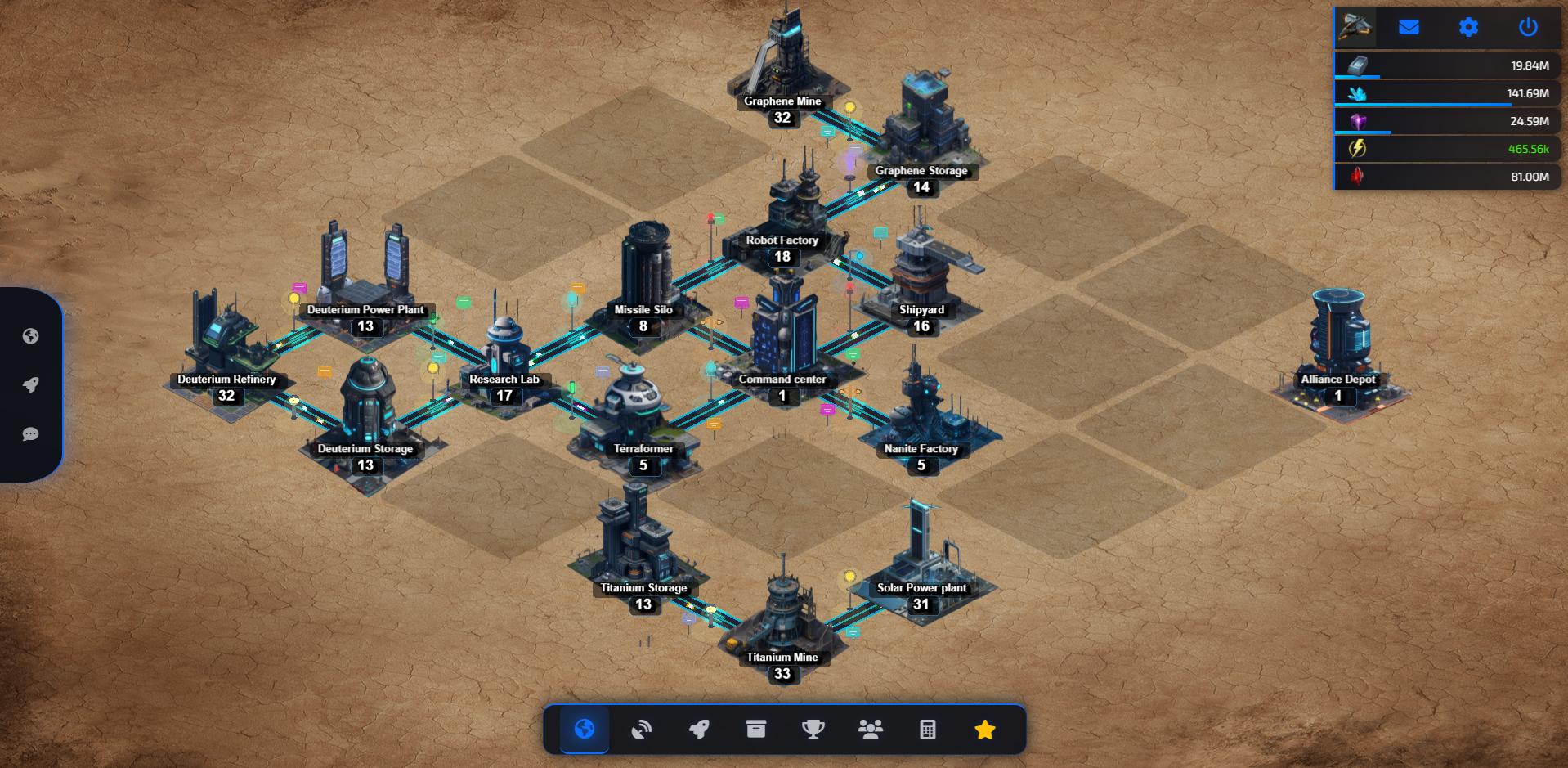
Task: Click the globe icon in the side panel
Action: tap(31, 336)
